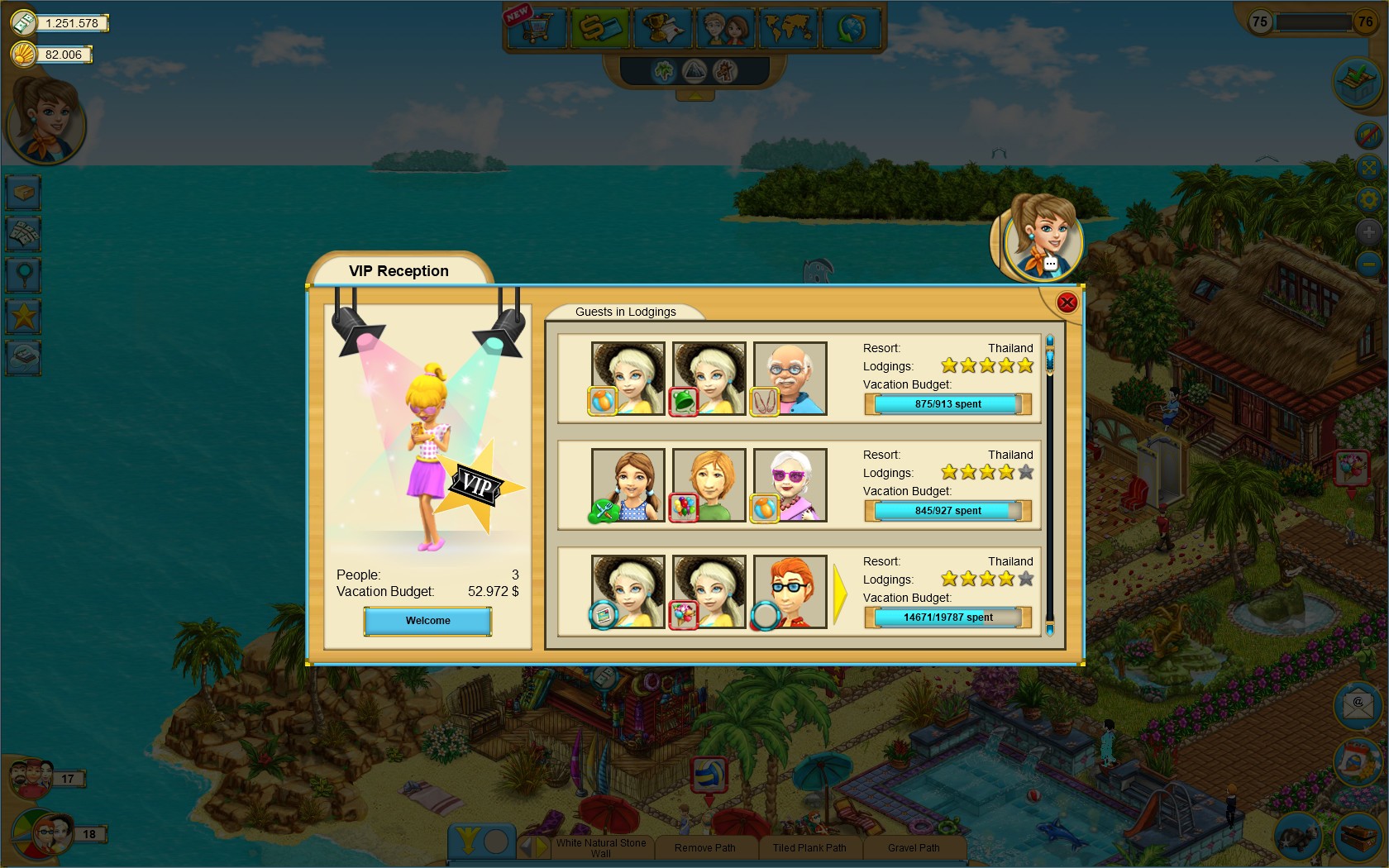
Task: Select the VIP Reception tab
Action: (399, 270)
